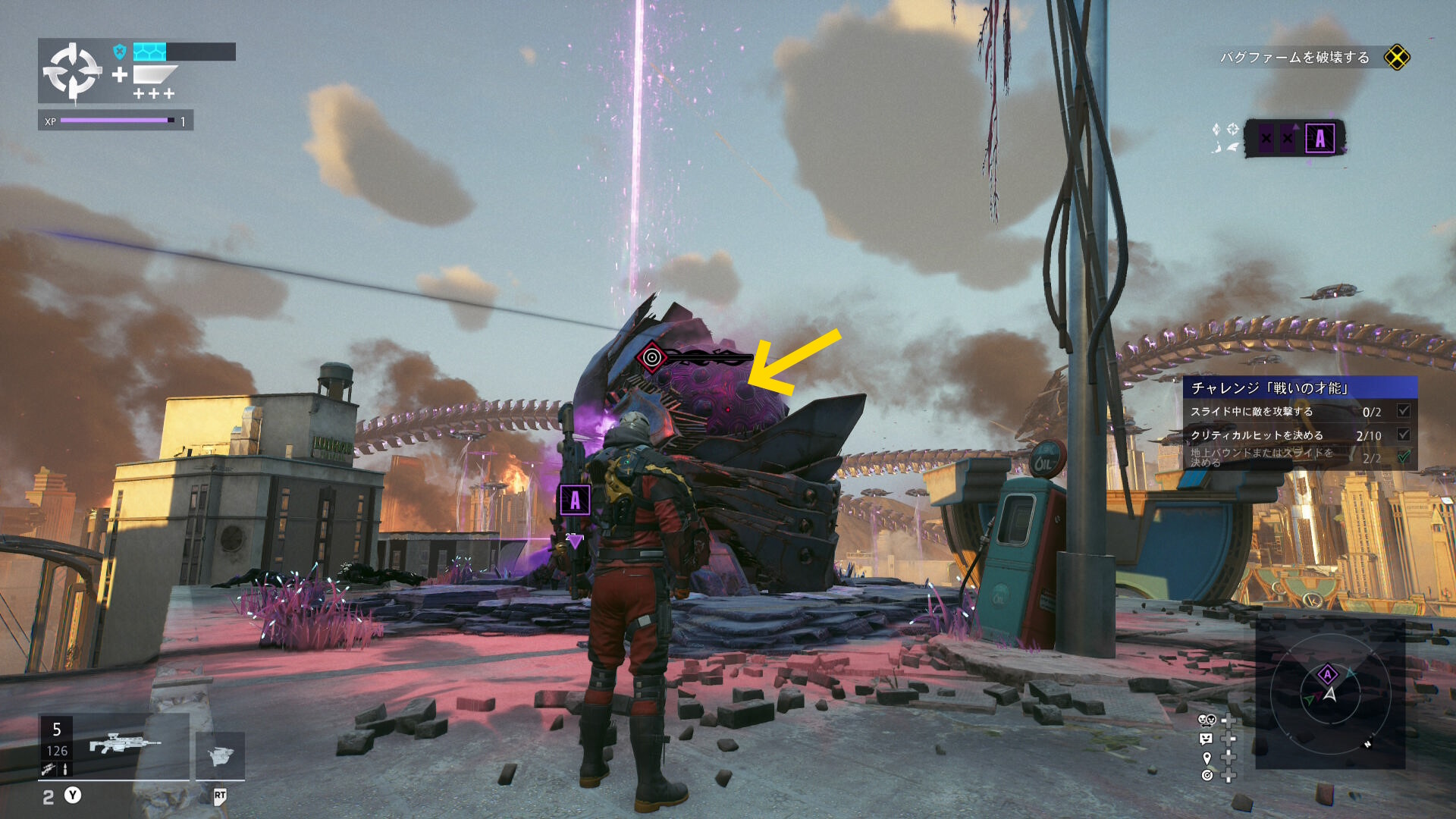The width and height of the screenshot is (1456, 819).
Task: Click the Deadshot crosshair character emblem
Action: [x=72, y=71]
